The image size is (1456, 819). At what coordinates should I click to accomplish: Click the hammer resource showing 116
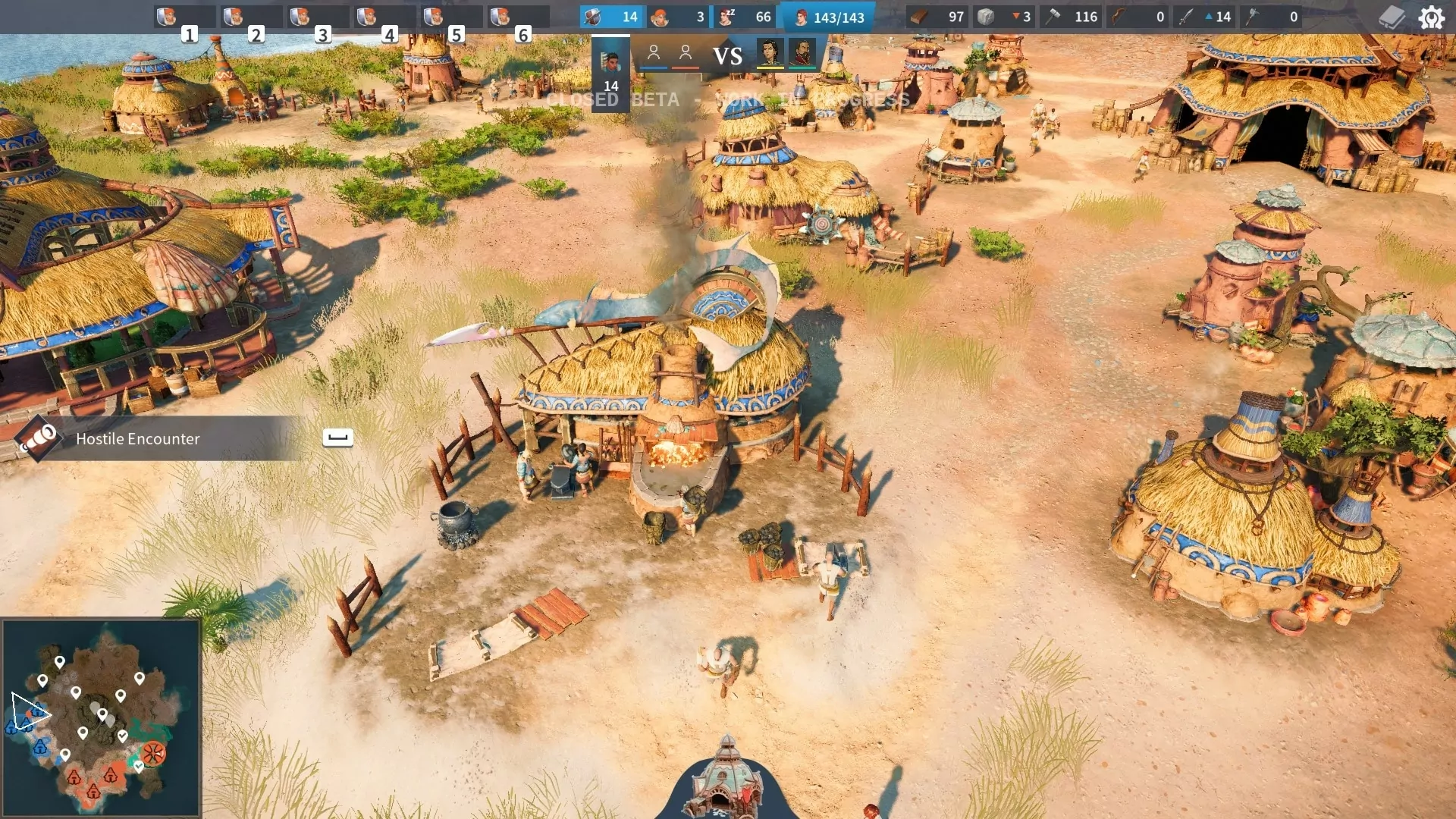(1072, 17)
